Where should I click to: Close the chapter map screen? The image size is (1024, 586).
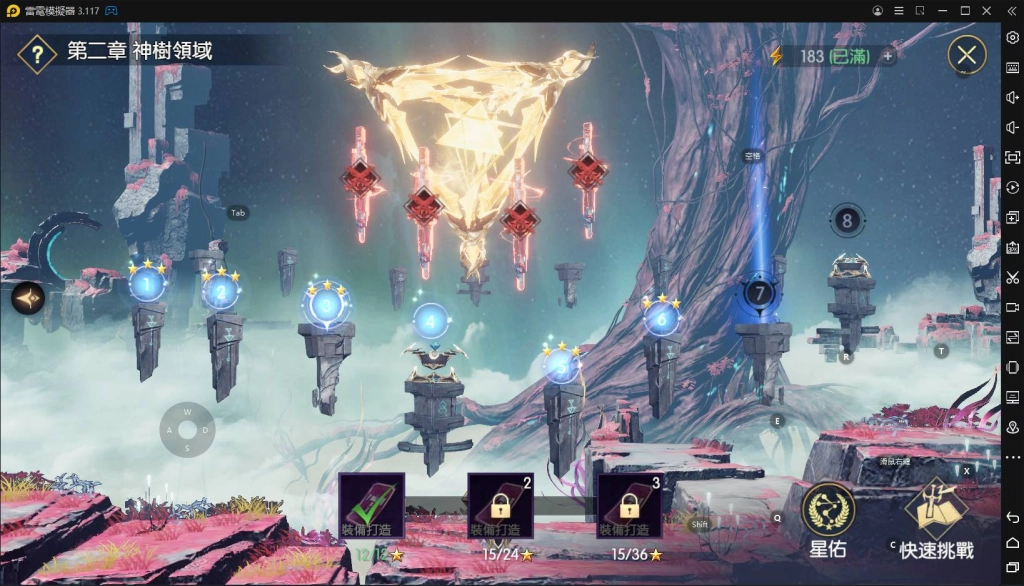coord(966,55)
